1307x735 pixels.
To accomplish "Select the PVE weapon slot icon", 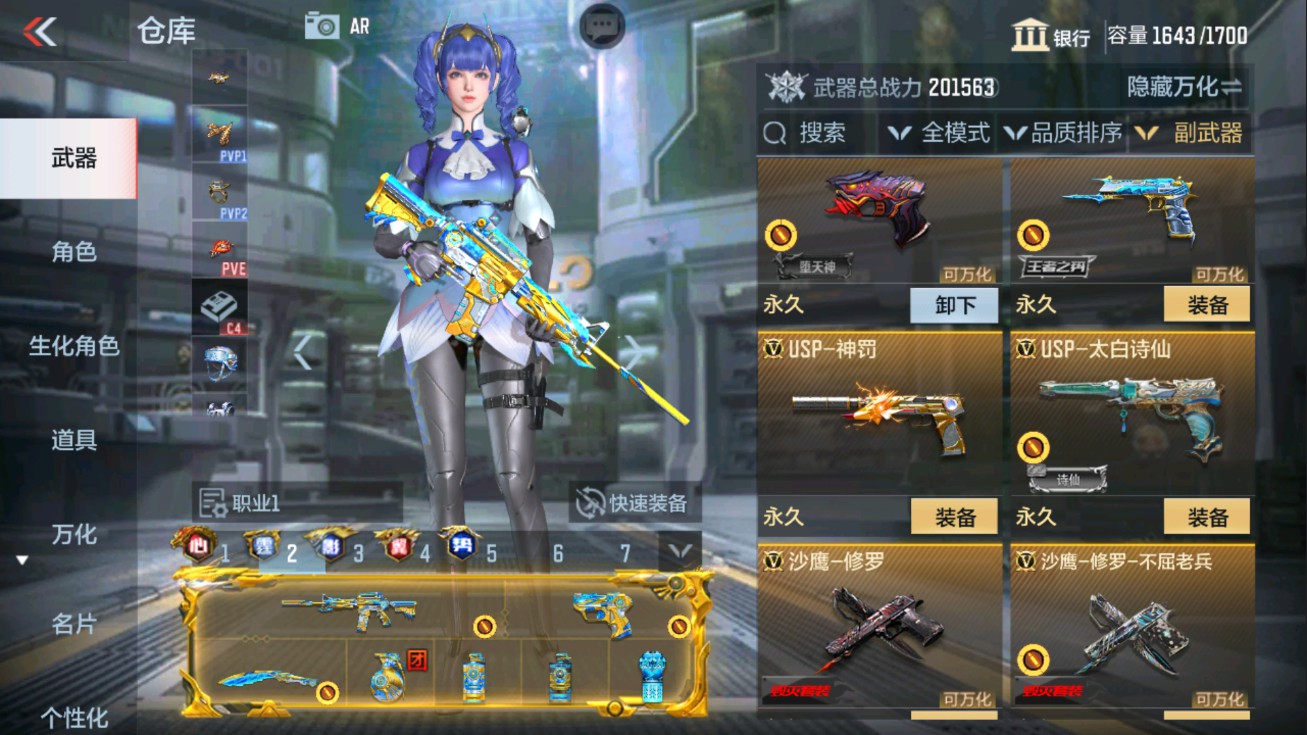I will pyautogui.click(x=220, y=248).
